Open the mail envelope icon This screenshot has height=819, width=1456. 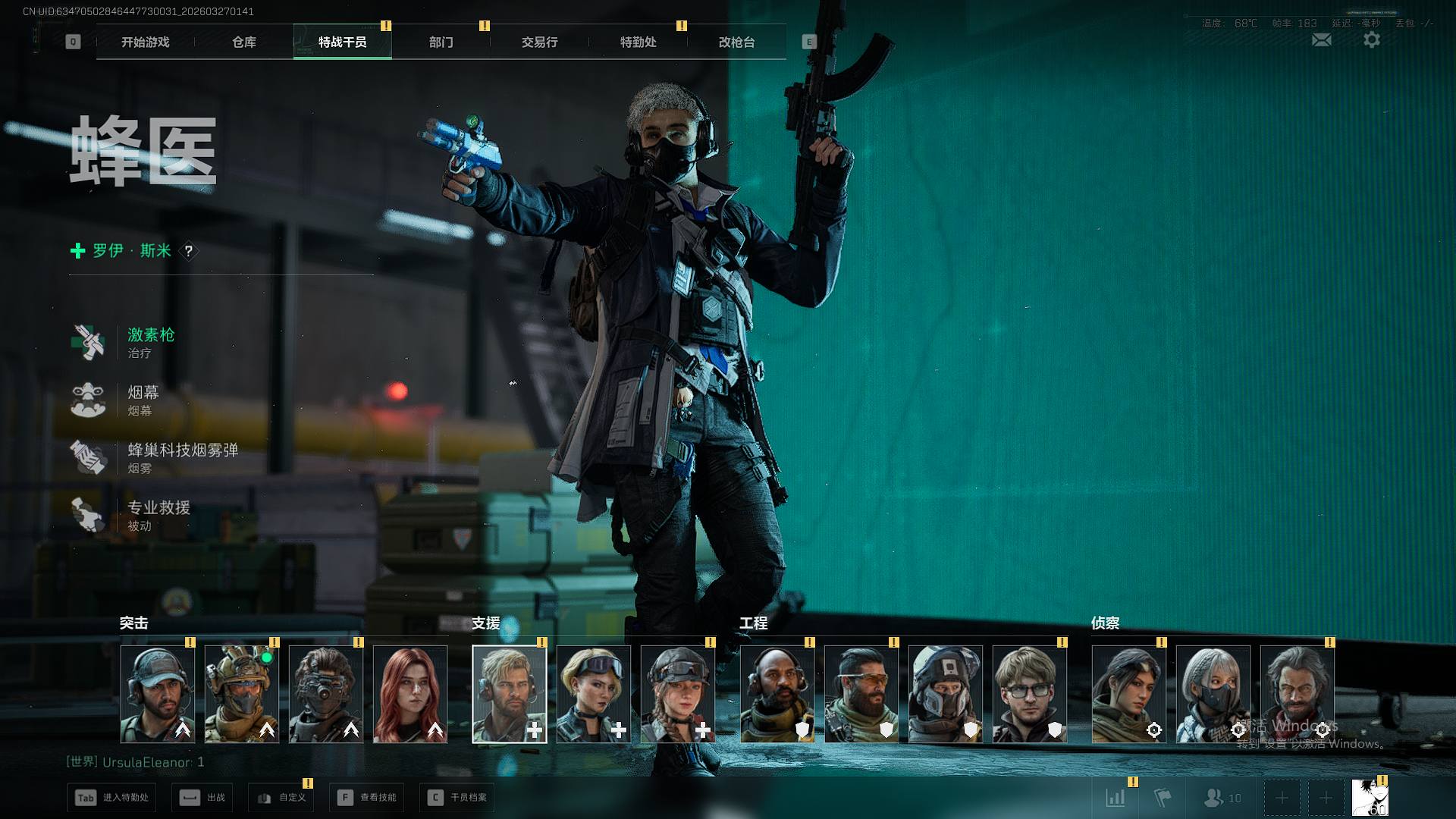pos(1321,40)
